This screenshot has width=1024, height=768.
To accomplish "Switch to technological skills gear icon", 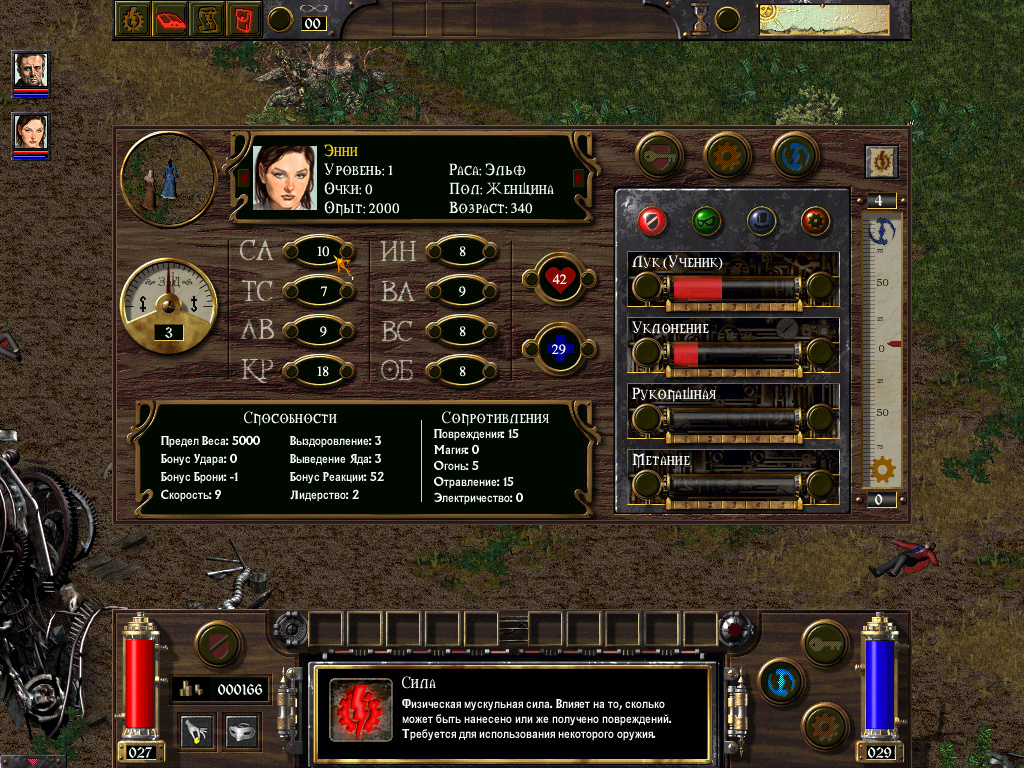I will pos(815,219).
